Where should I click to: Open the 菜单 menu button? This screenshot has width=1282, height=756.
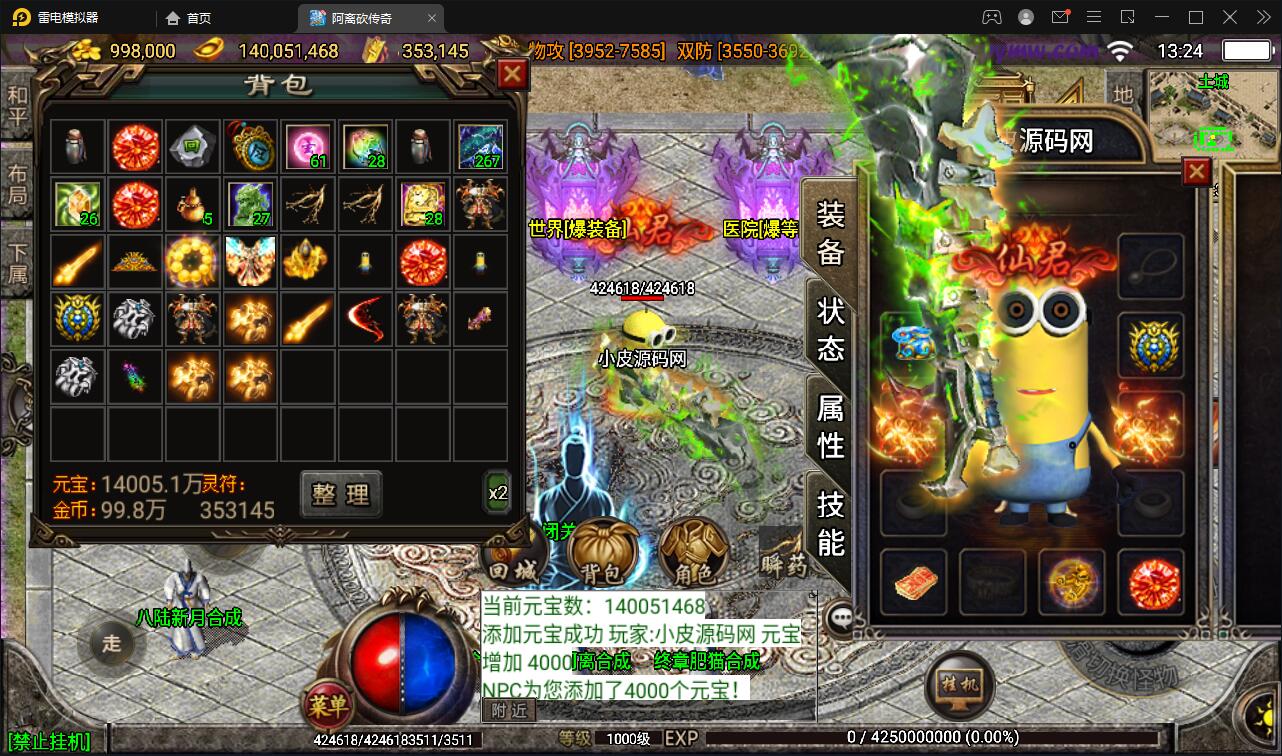tap(327, 706)
